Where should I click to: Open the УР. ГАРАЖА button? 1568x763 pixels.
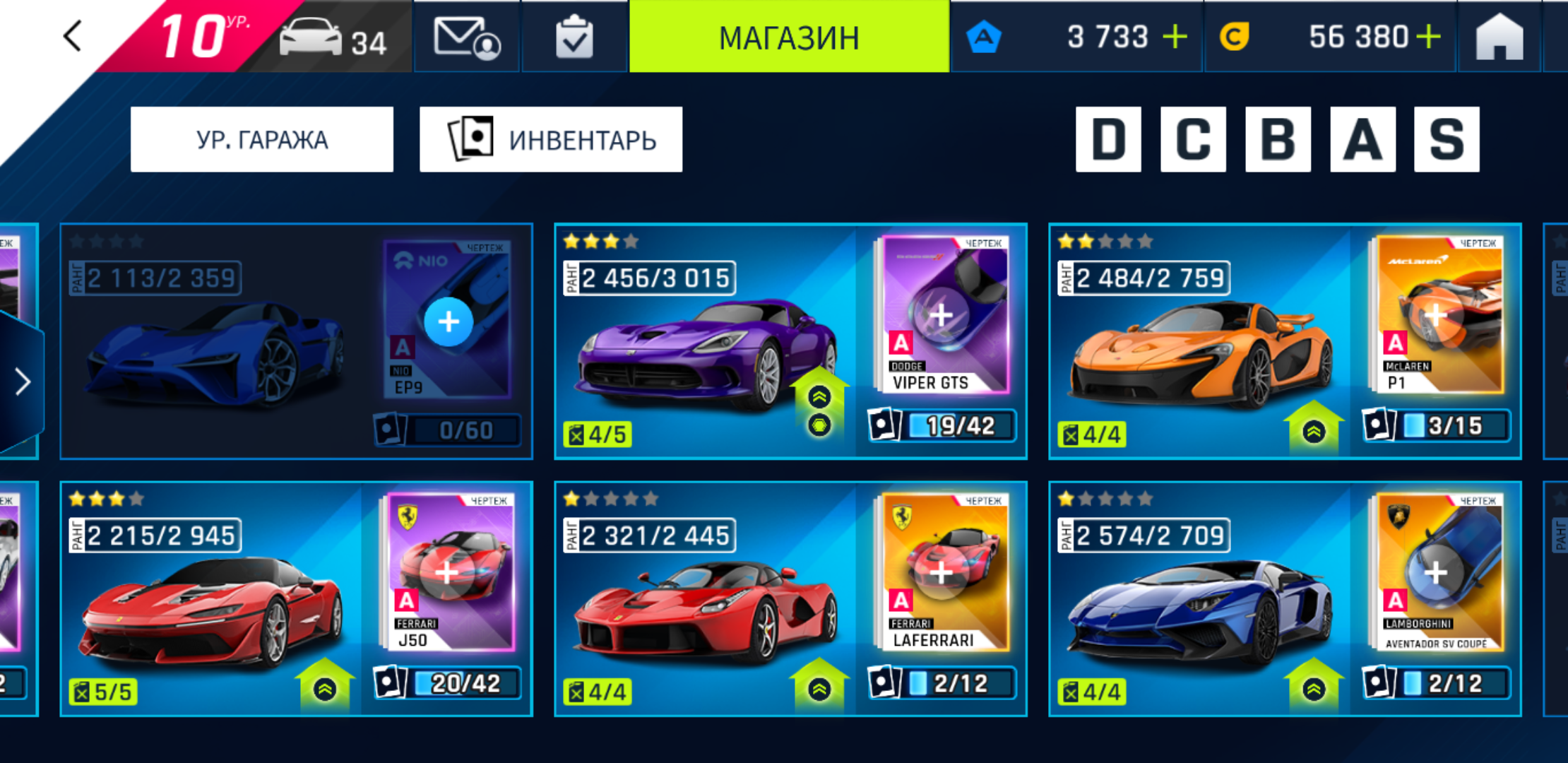(262, 139)
